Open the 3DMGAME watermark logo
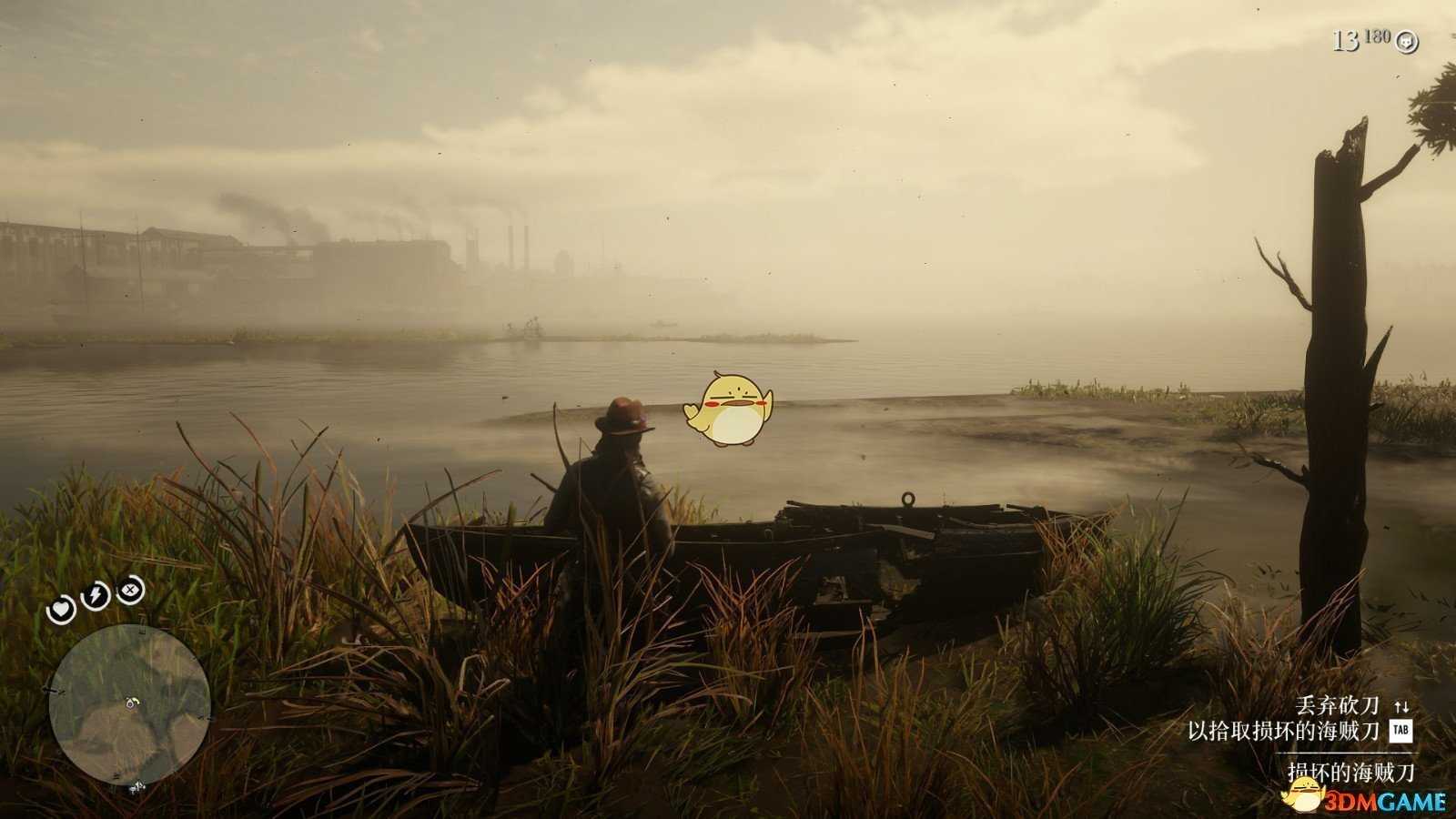This screenshot has height=819, width=1456. click(1365, 798)
